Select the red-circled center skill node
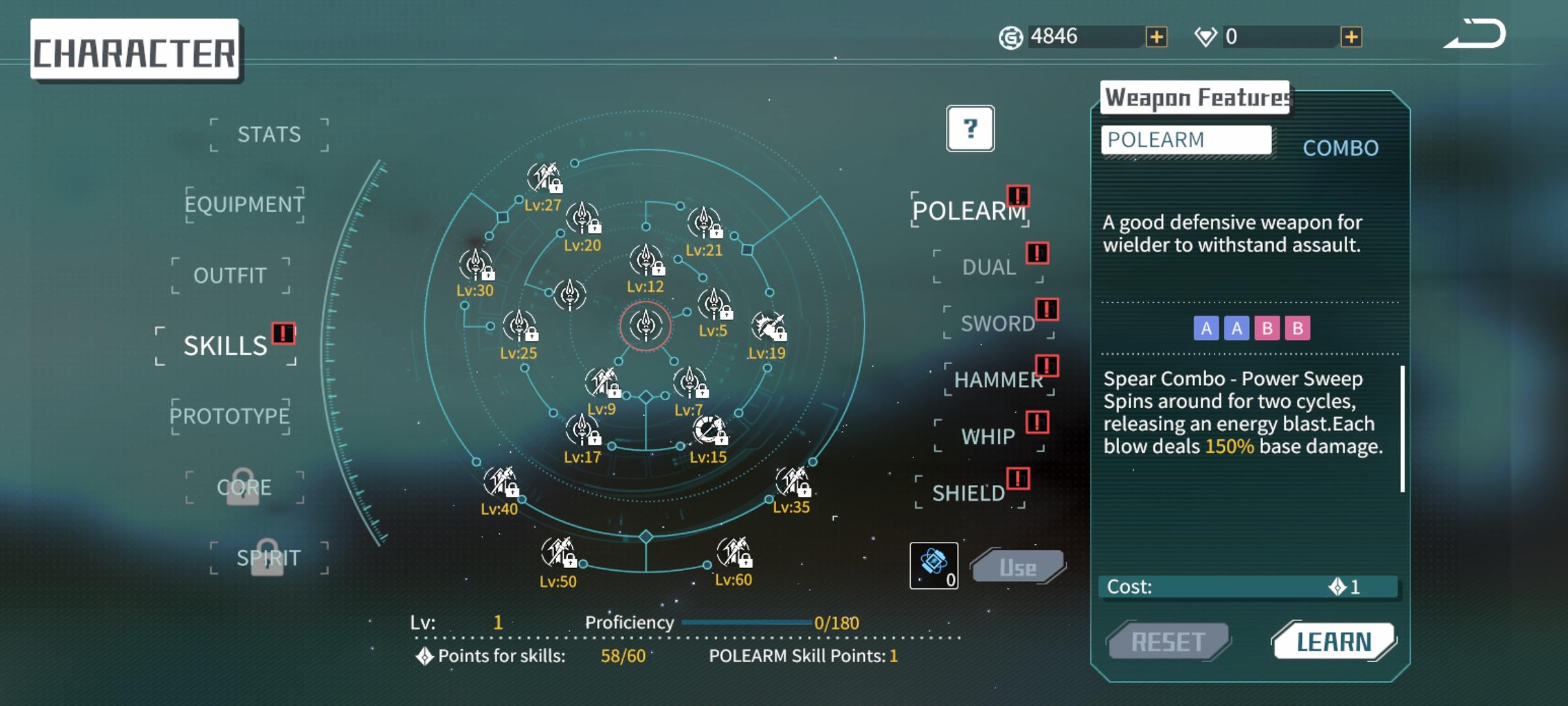1568x706 pixels. (645, 326)
